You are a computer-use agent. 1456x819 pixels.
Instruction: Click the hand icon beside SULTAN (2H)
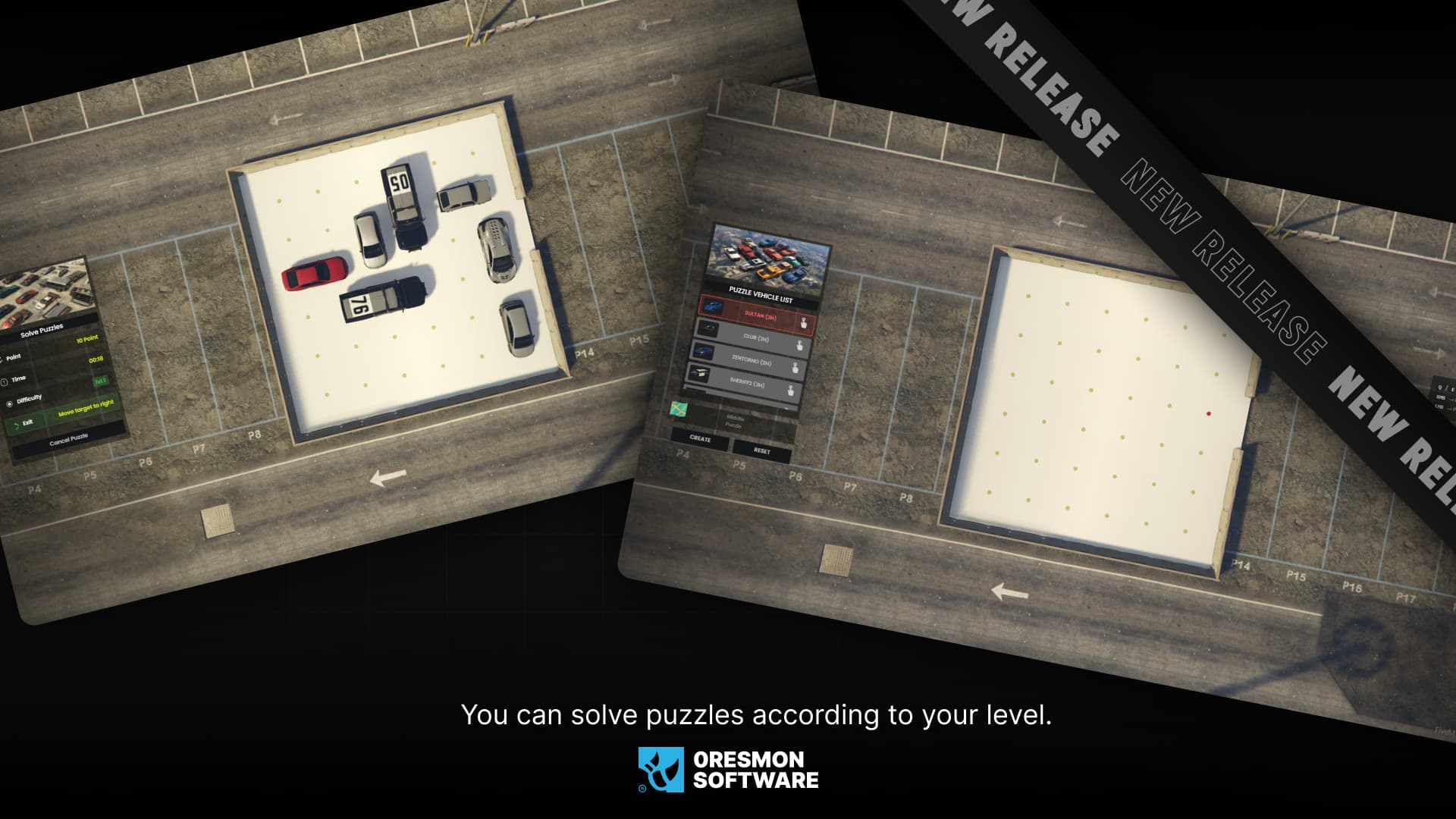click(x=804, y=324)
